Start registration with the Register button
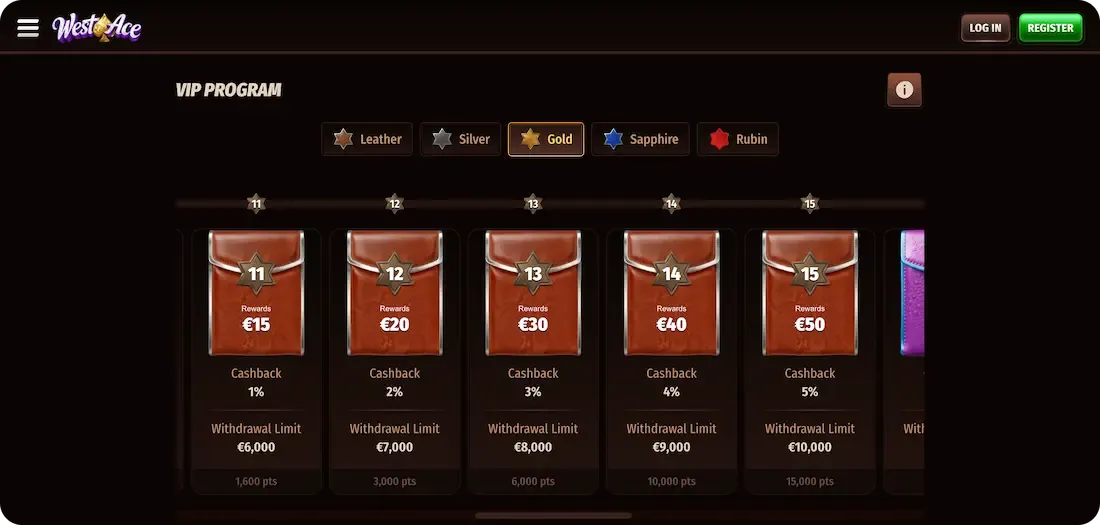 [x=1050, y=28]
